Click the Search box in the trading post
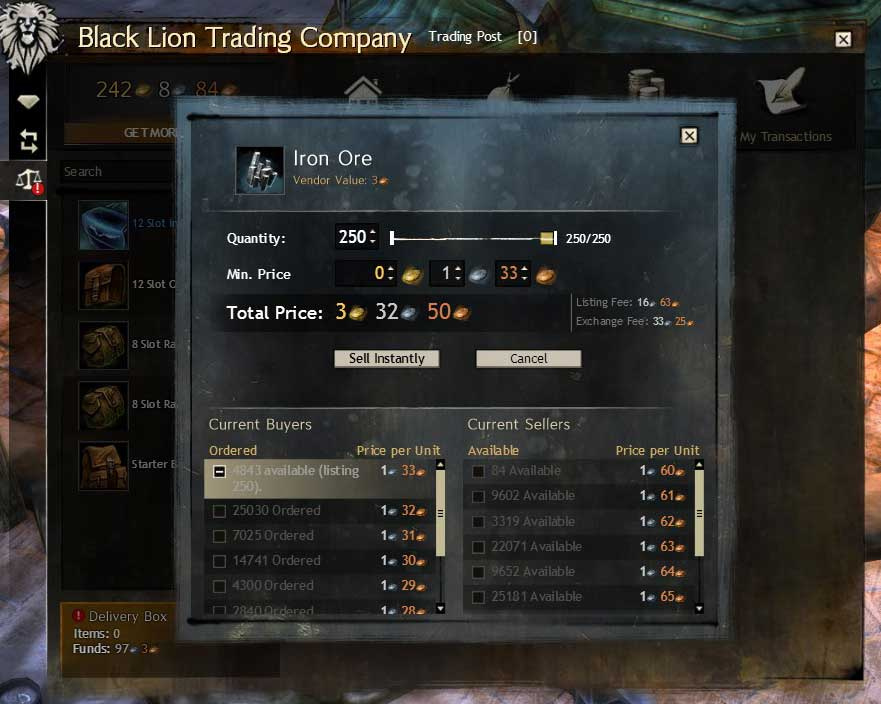881x704 pixels. (115, 172)
